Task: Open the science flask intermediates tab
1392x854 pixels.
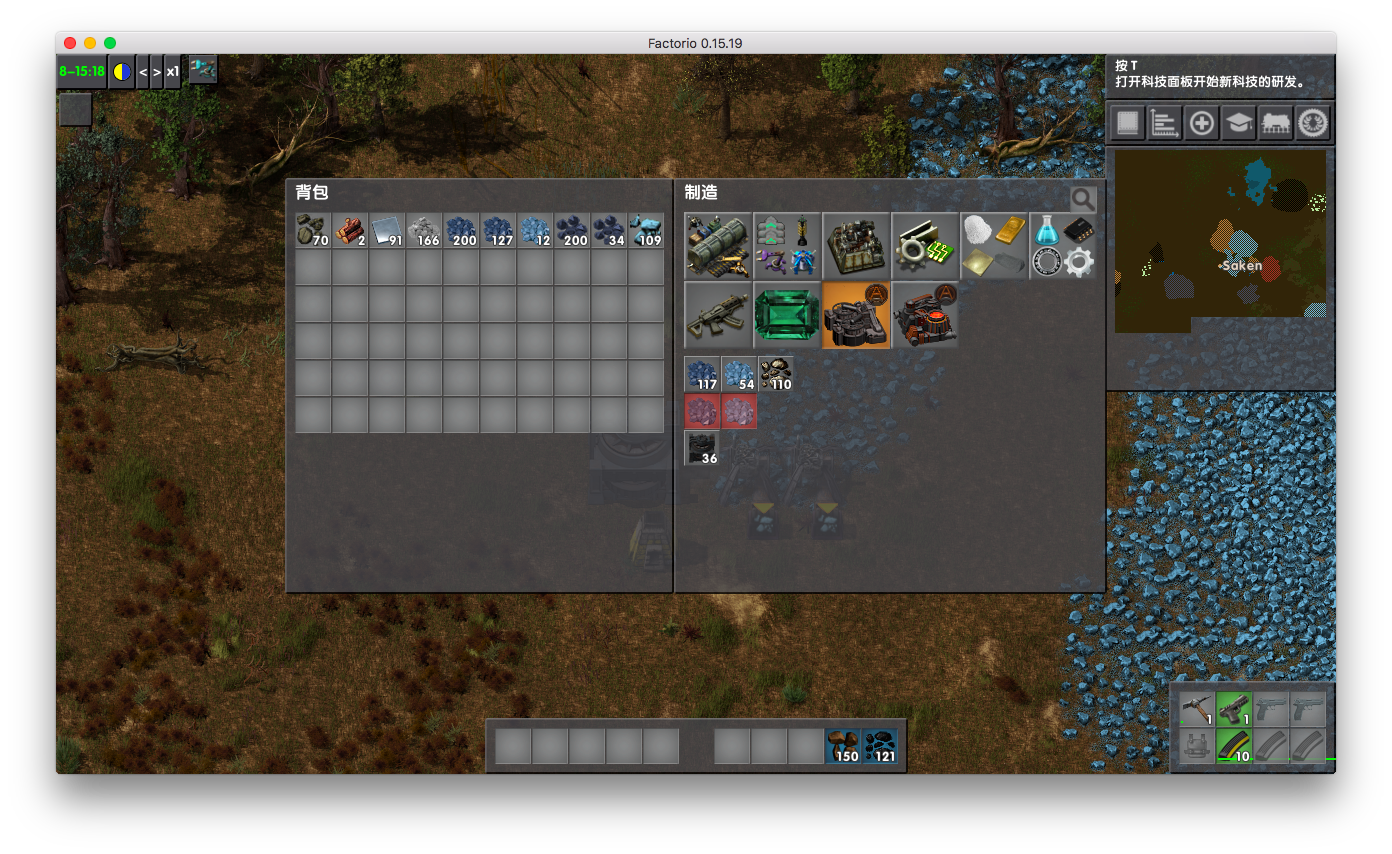Action: pyautogui.click(x=1063, y=246)
